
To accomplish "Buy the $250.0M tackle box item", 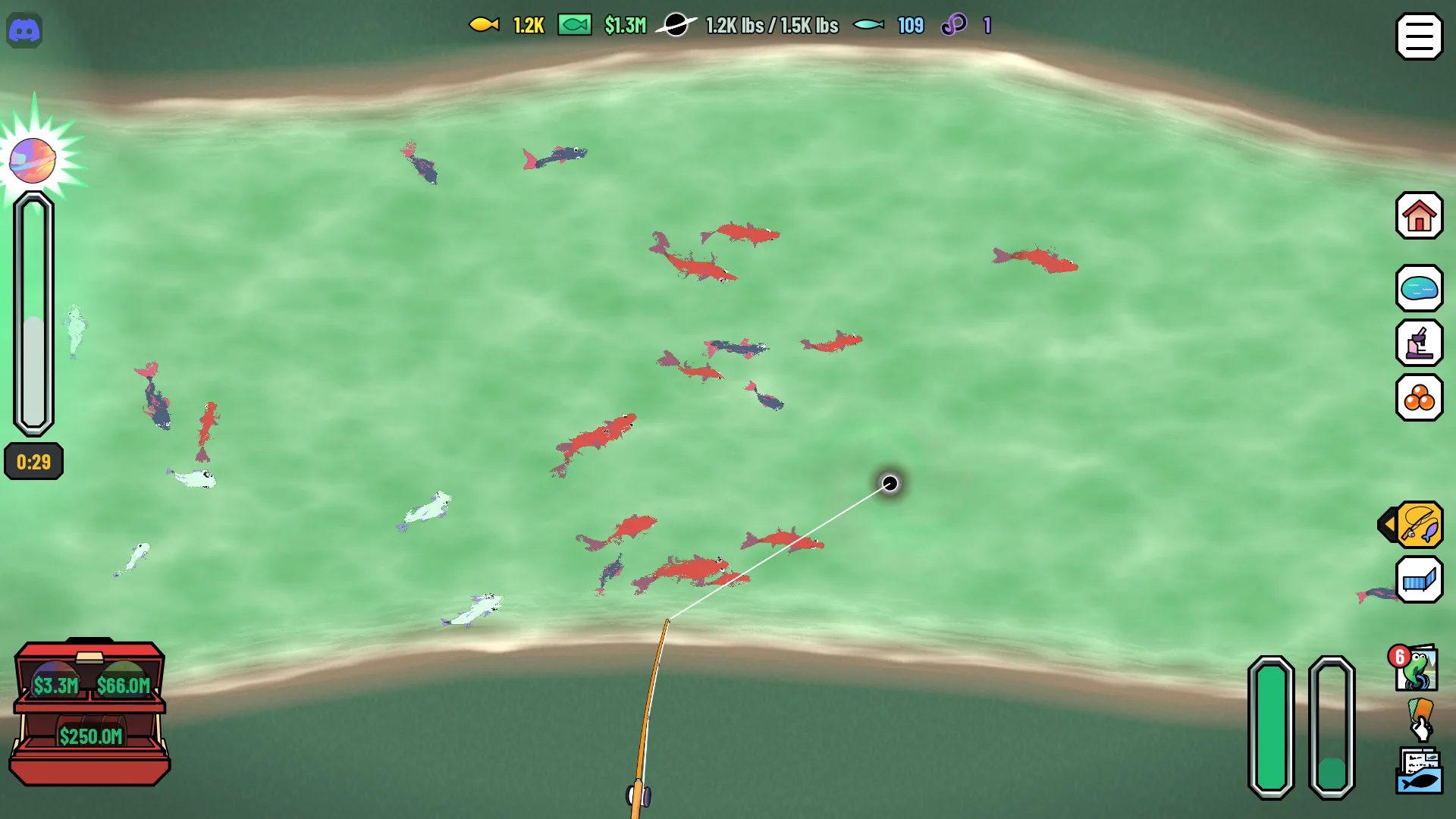I will point(90,736).
